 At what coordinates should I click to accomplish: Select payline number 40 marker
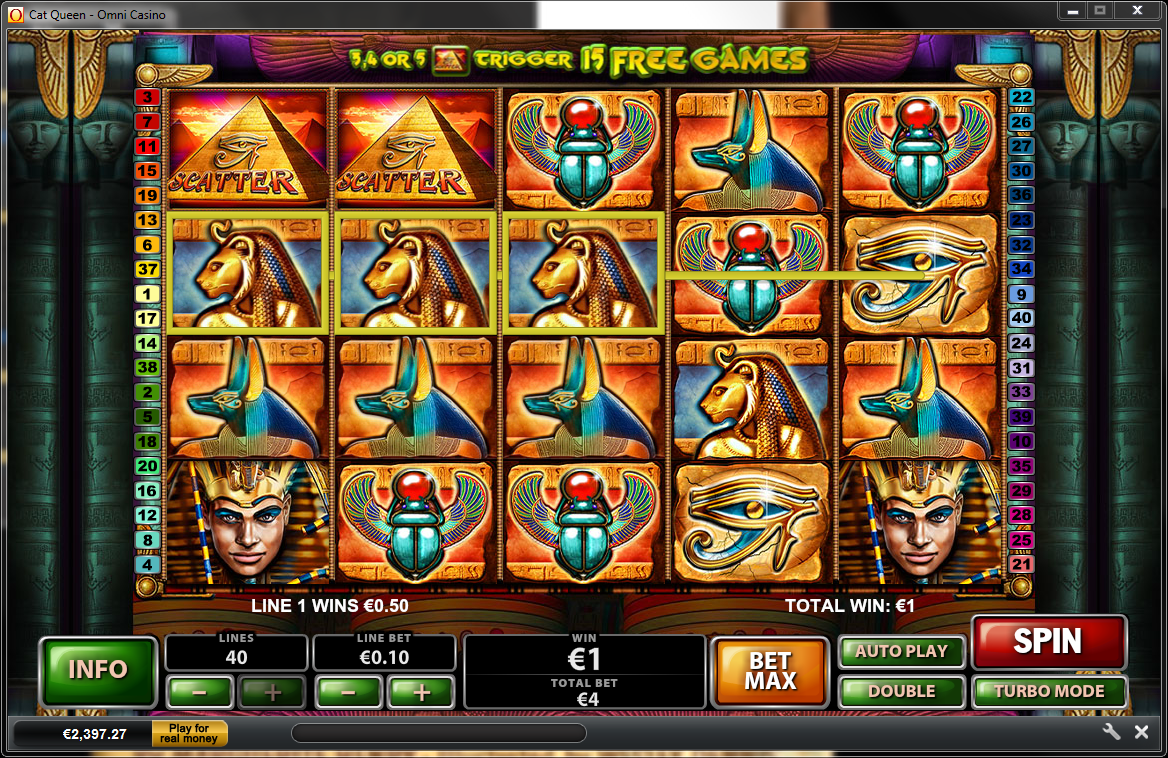1021,318
